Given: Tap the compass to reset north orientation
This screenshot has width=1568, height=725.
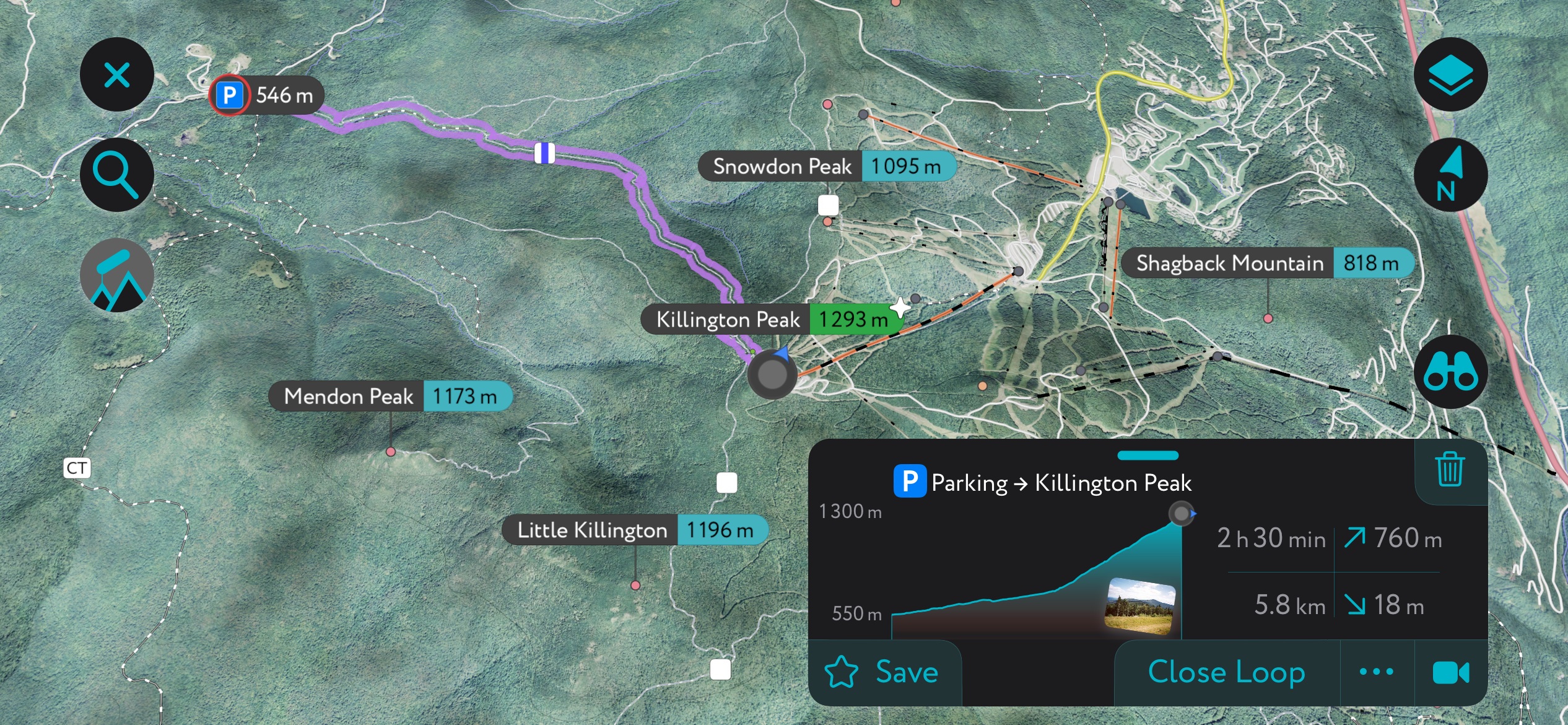Looking at the screenshot, I should pos(1452,175).
